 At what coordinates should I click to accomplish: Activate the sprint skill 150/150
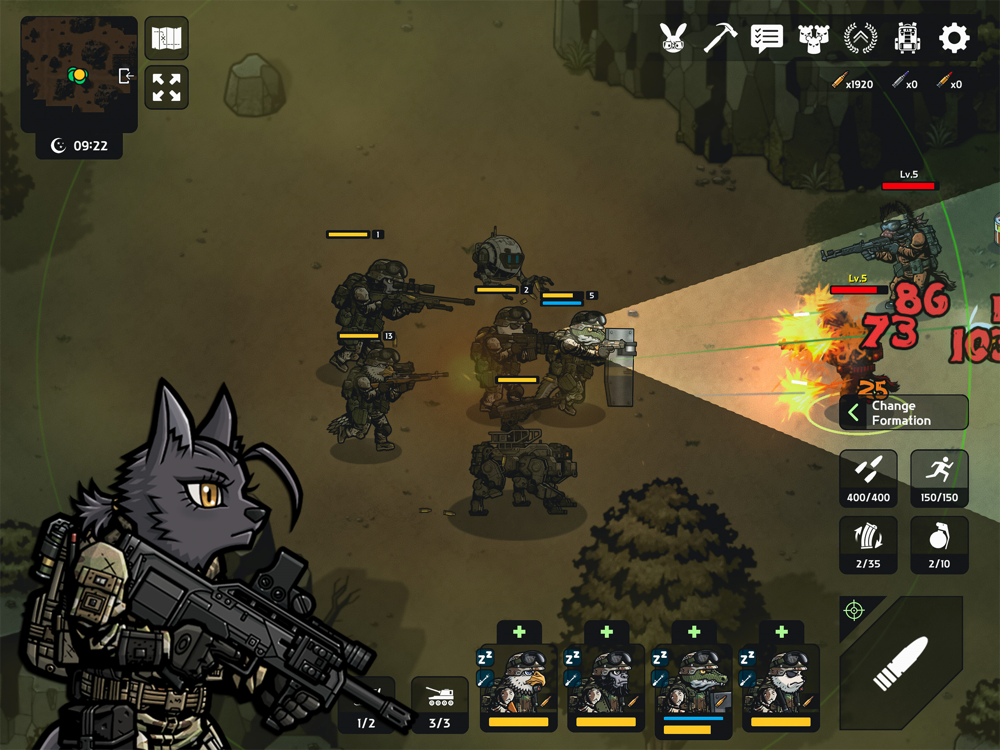tap(939, 477)
